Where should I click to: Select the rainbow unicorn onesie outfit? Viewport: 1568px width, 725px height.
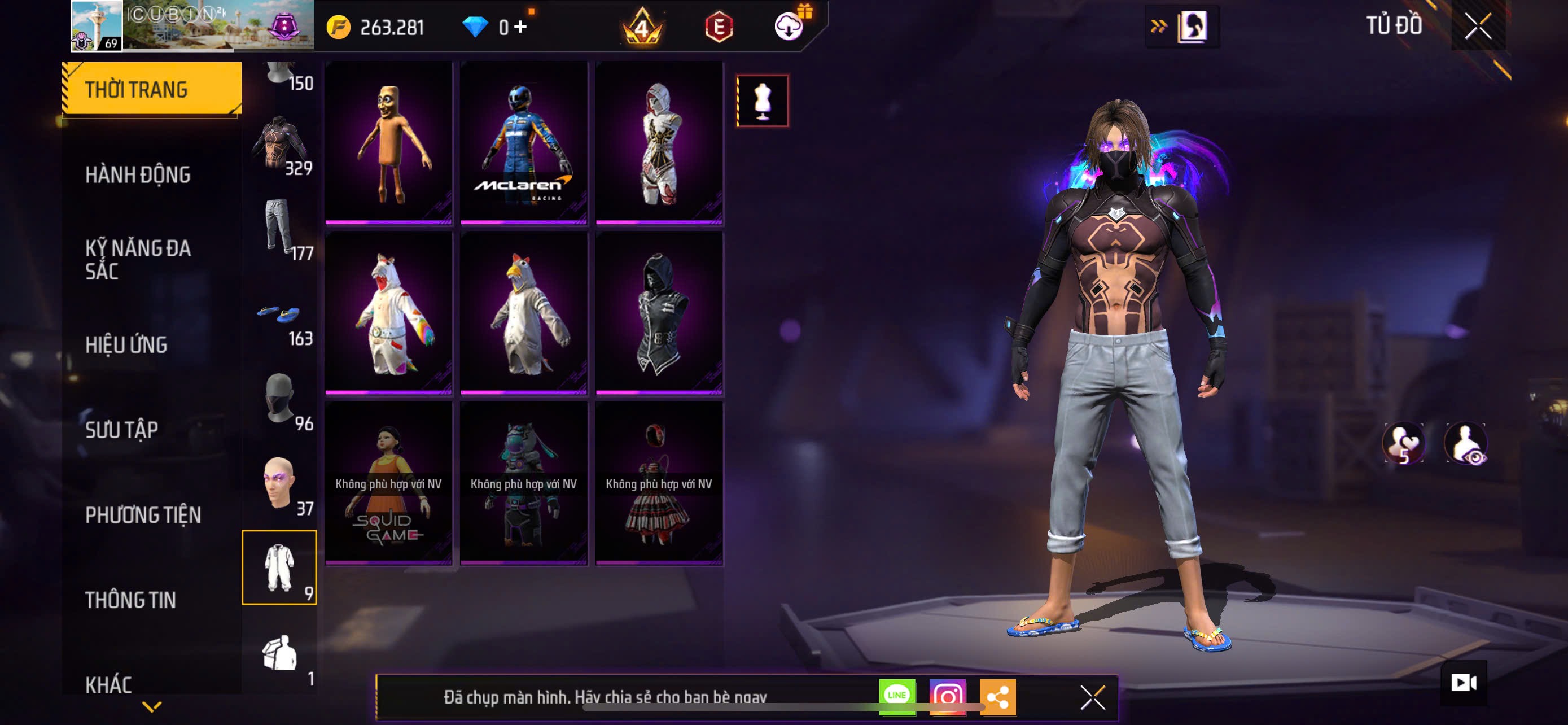click(x=388, y=313)
